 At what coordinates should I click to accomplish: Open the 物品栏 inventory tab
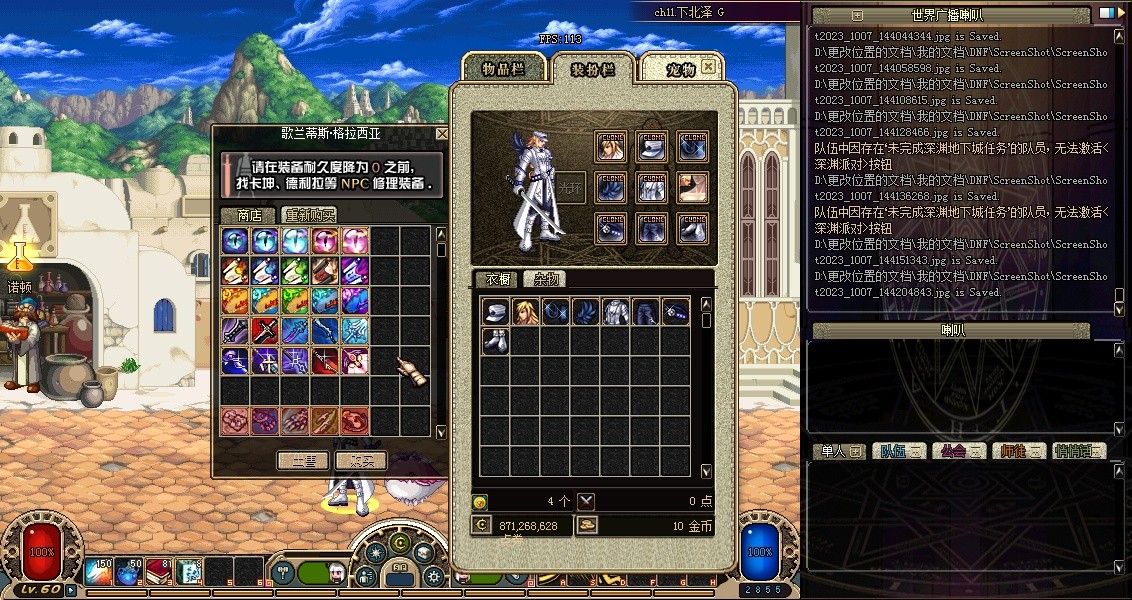tap(503, 68)
